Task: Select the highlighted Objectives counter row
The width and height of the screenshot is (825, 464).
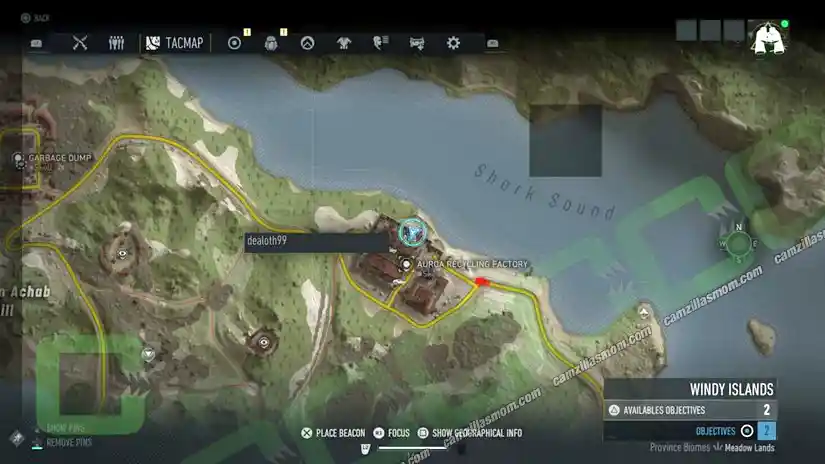Action: coord(690,431)
